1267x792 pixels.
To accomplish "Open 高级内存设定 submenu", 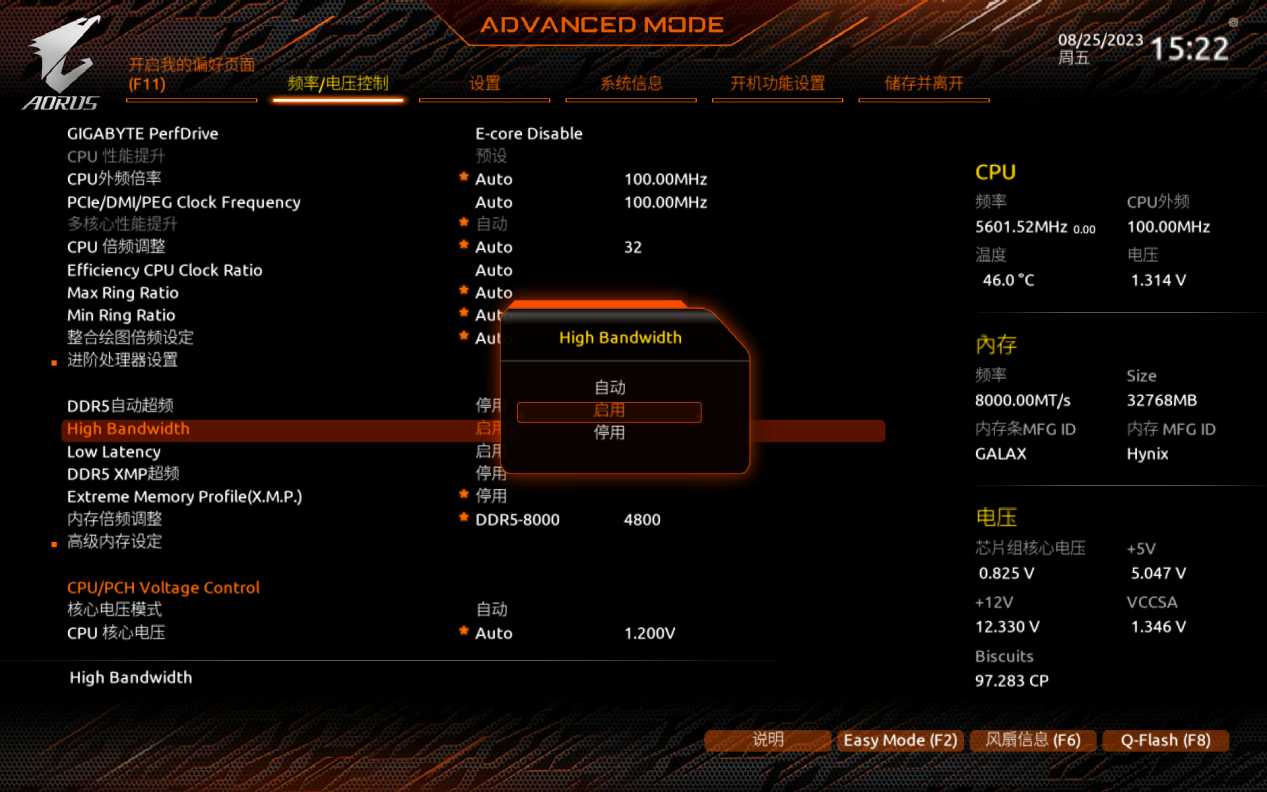I will pyautogui.click(x=114, y=542).
